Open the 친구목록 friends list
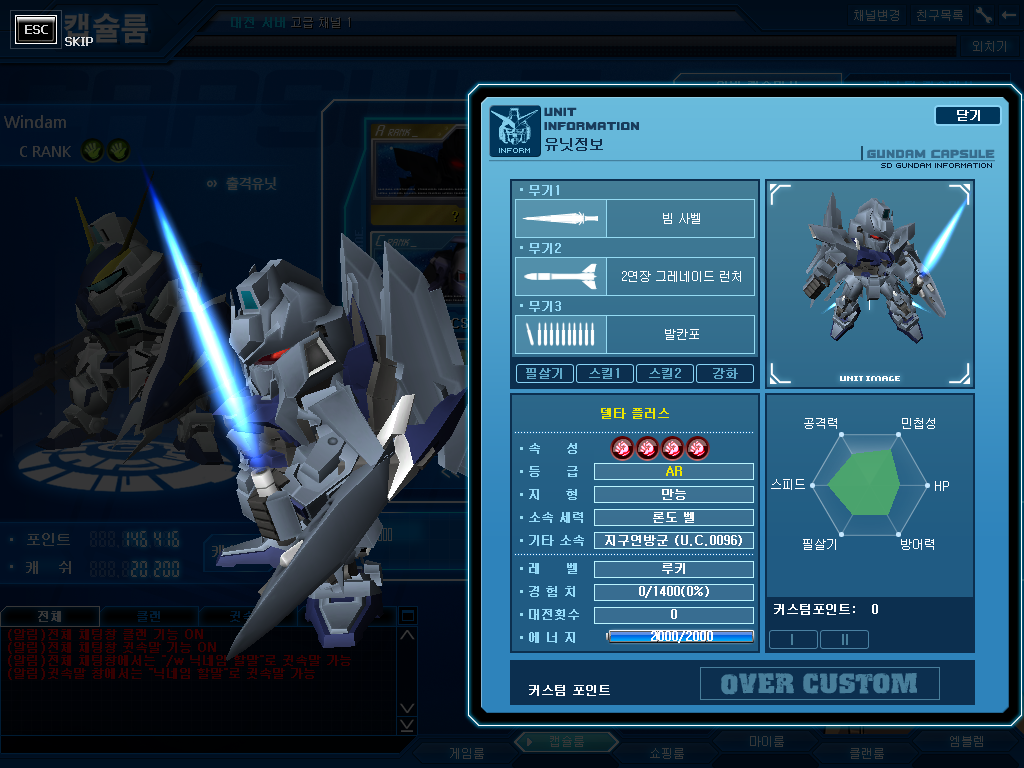1024x768 pixels. point(939,16)
